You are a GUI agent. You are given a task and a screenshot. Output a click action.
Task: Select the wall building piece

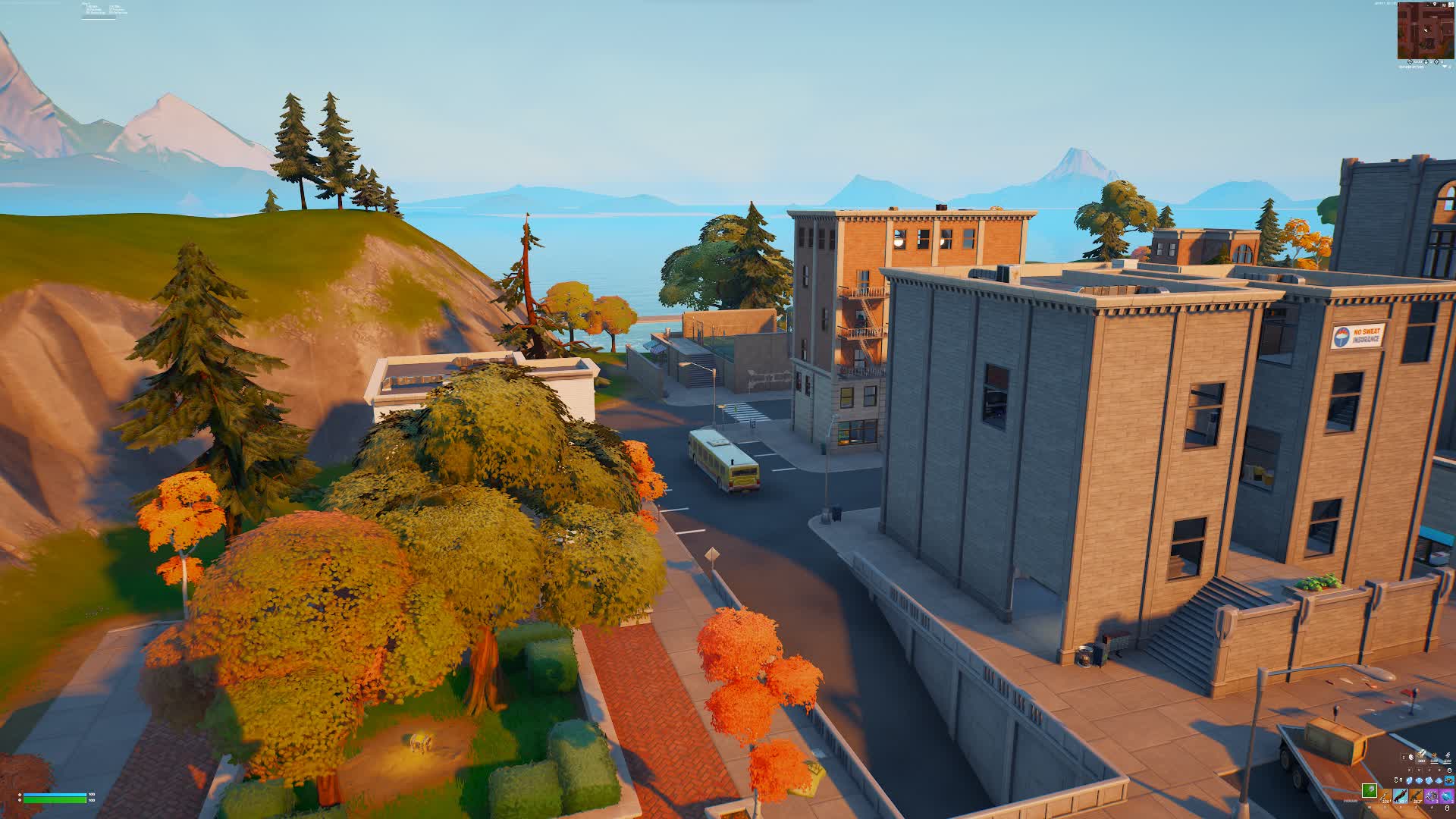pos(1410,780)
